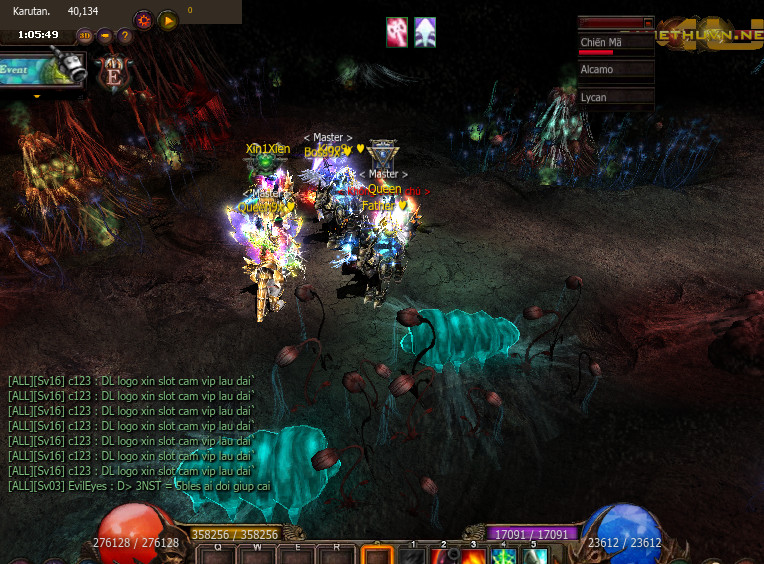Click the orange highlighted hotbar slot
Screen dimensions: 764x564
[x=377, y=555]
